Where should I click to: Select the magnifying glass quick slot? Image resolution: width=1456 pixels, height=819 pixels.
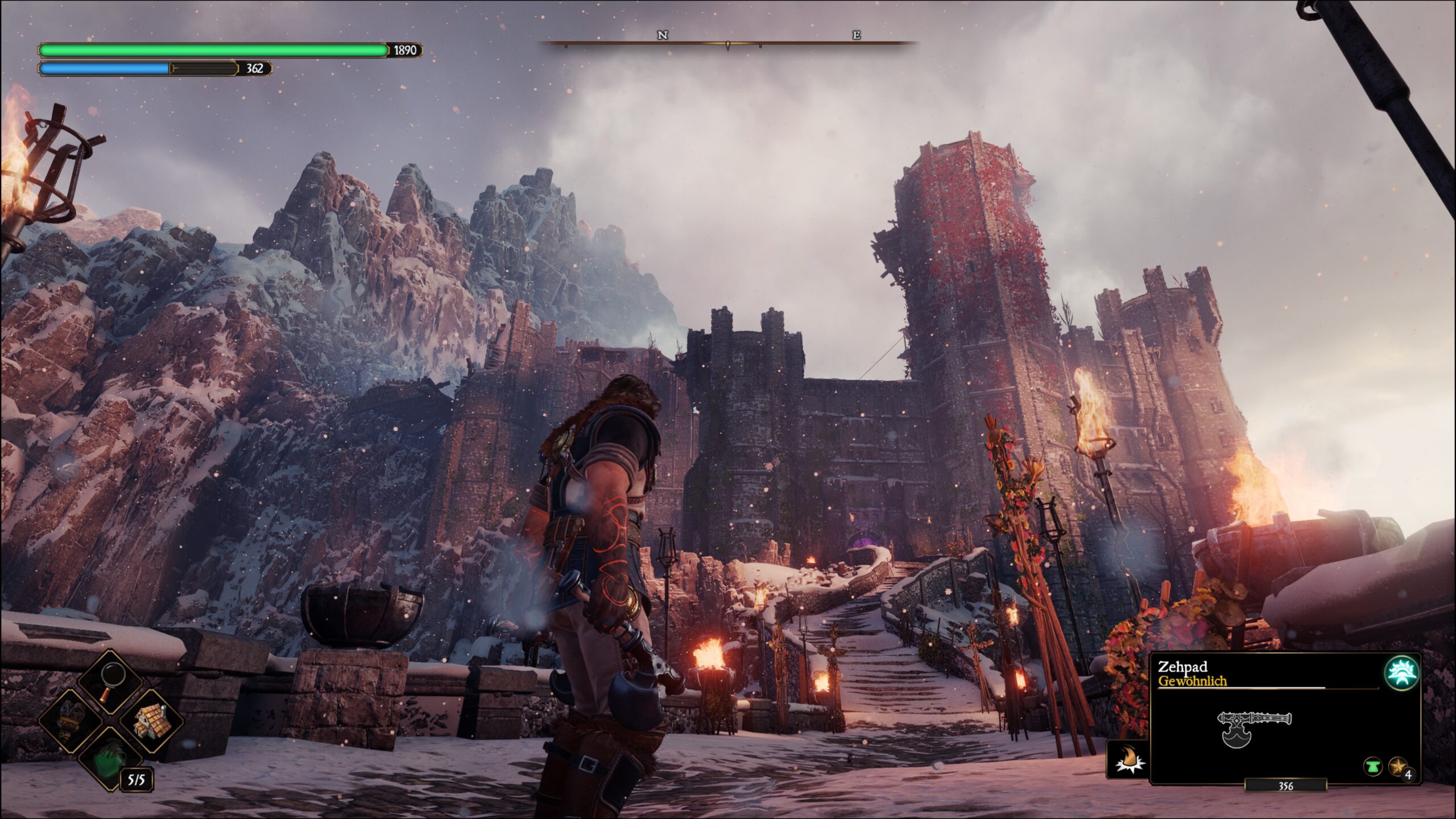111,682
